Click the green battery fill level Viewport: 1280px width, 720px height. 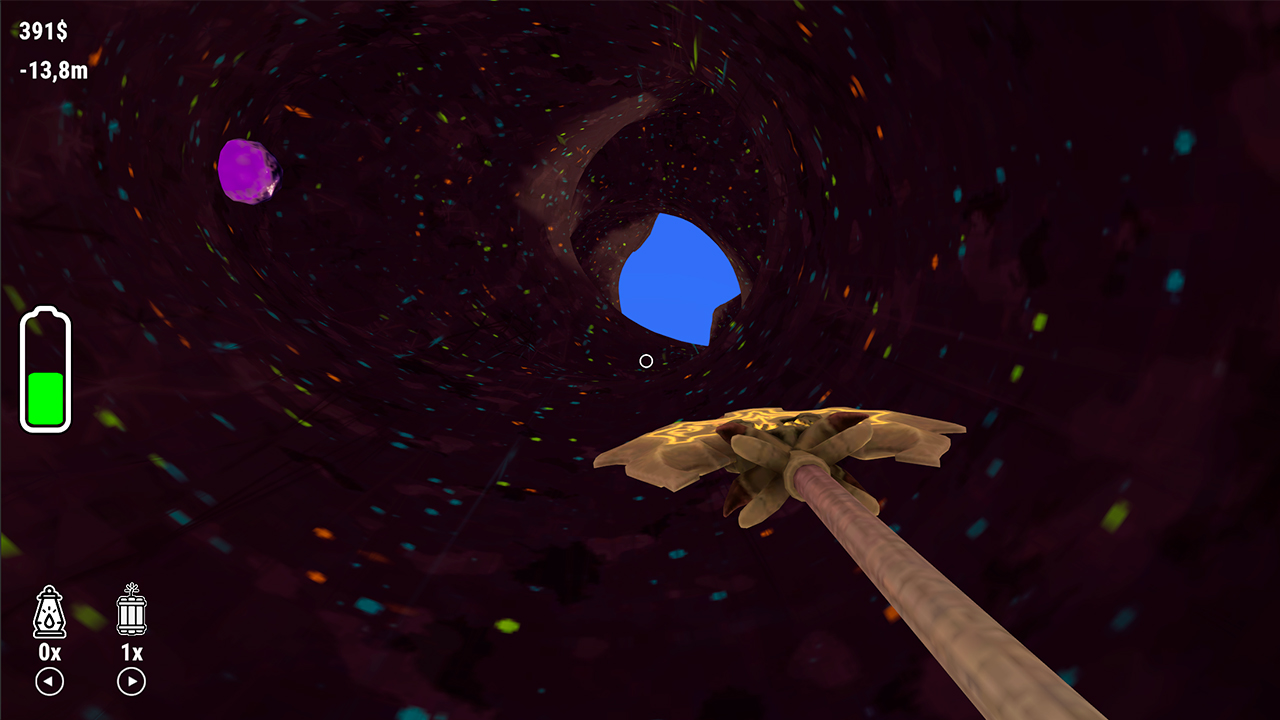tap(46, 397)
